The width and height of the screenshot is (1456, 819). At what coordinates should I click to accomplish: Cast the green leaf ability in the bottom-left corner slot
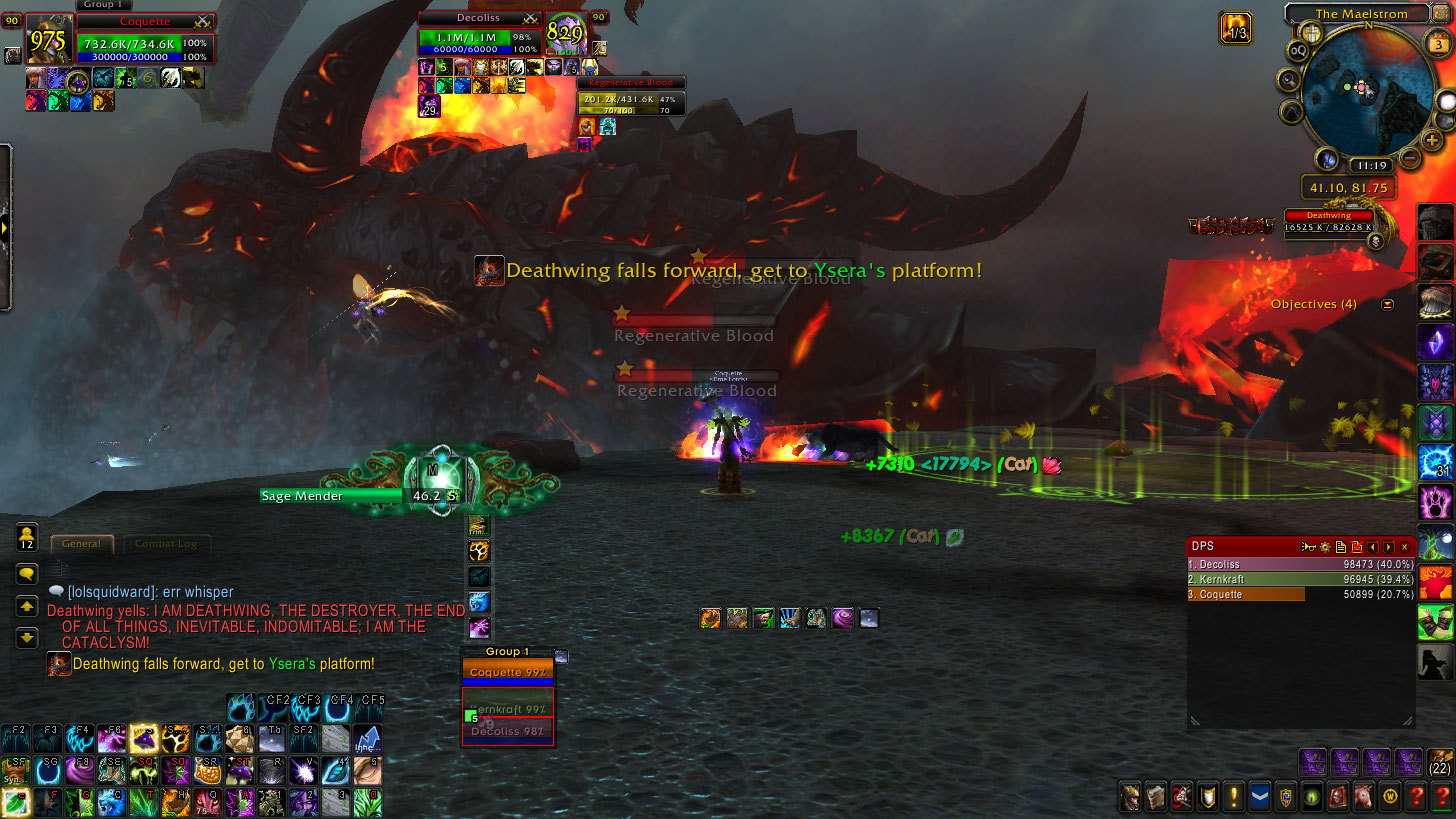point(15,802)
